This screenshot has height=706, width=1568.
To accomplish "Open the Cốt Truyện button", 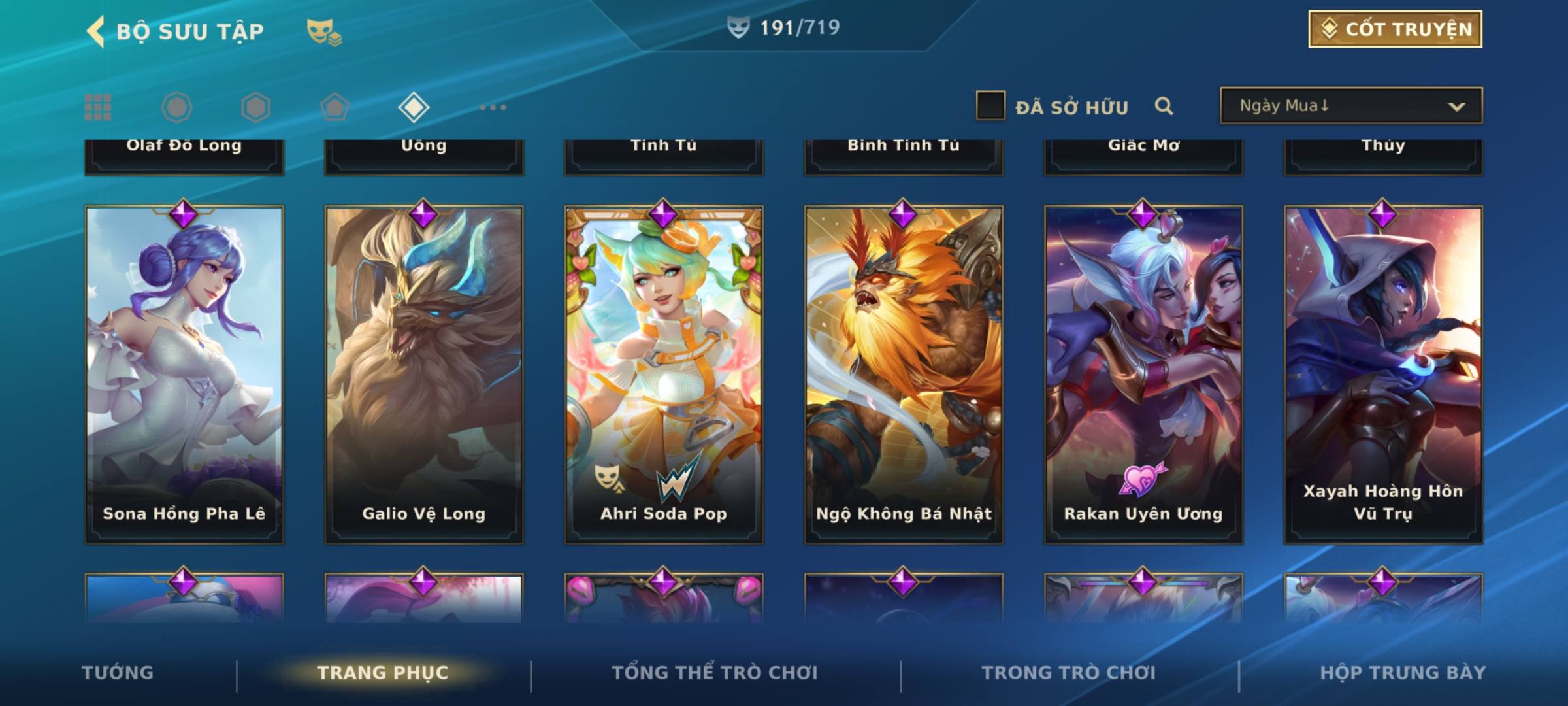I will pos(1395,29).
